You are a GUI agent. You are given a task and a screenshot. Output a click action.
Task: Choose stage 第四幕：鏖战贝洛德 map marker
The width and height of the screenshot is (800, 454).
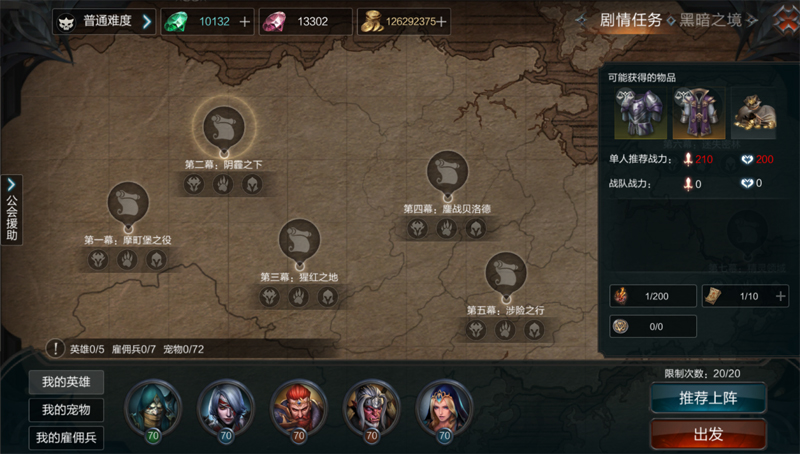[x=447, y=172]
